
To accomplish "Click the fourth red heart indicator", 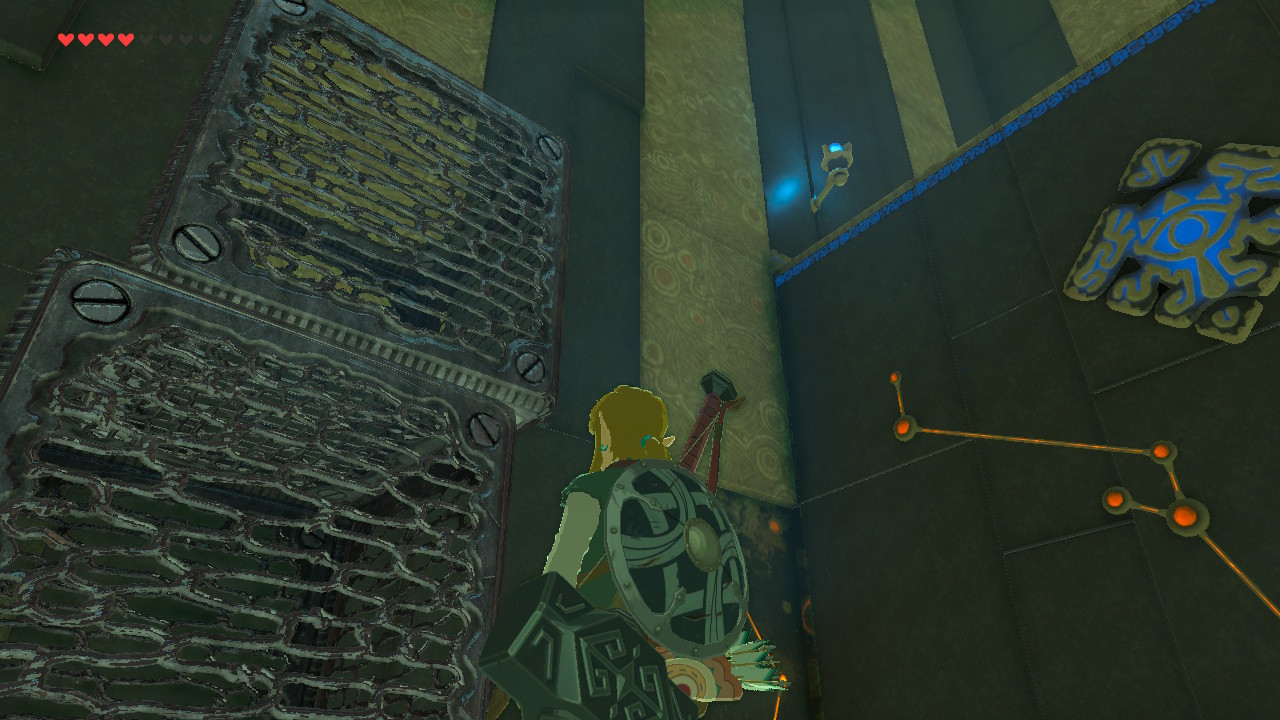I will tap(125, 40).
